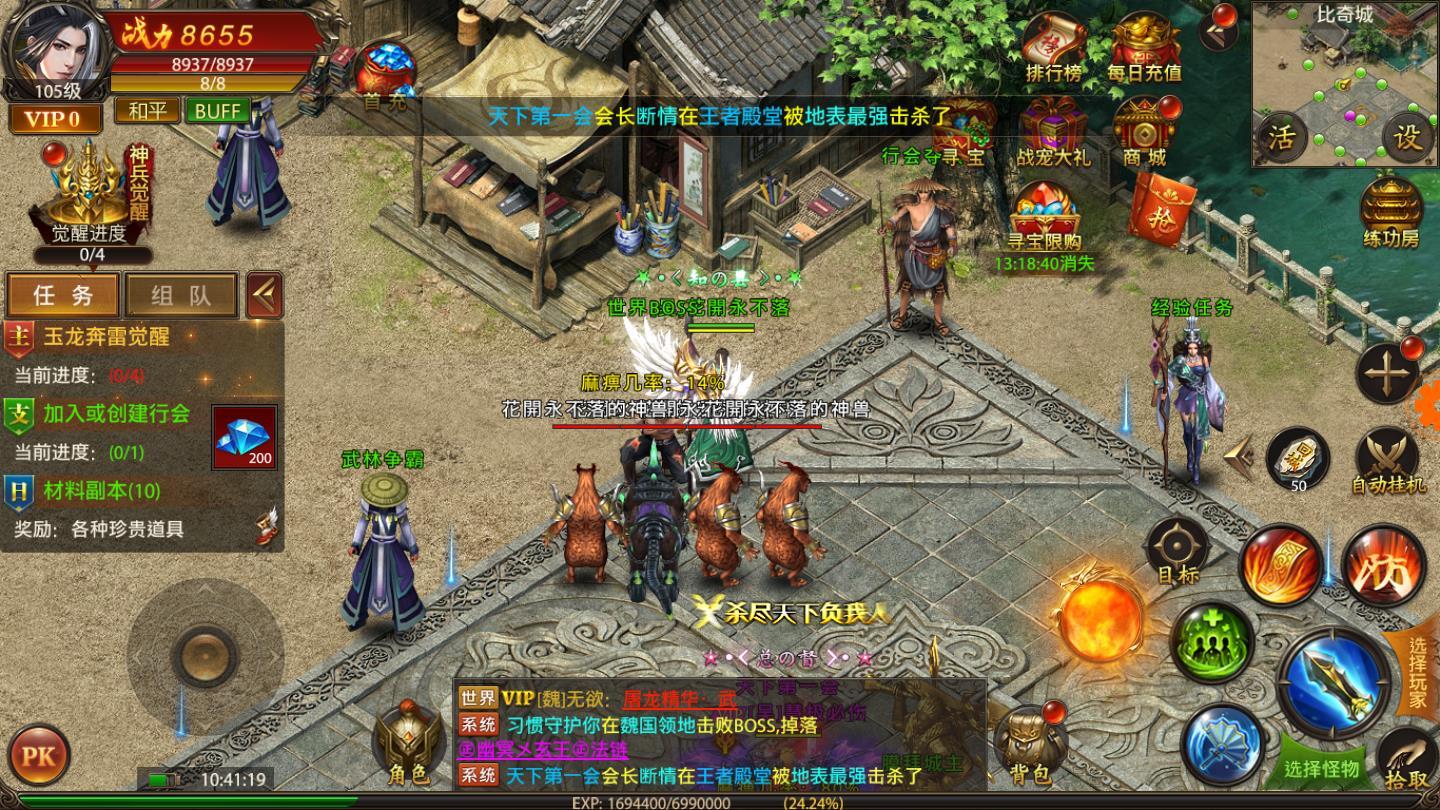Select the 任务 quest tab
Screen dimensions: 1440x810
tap(62, 296)
